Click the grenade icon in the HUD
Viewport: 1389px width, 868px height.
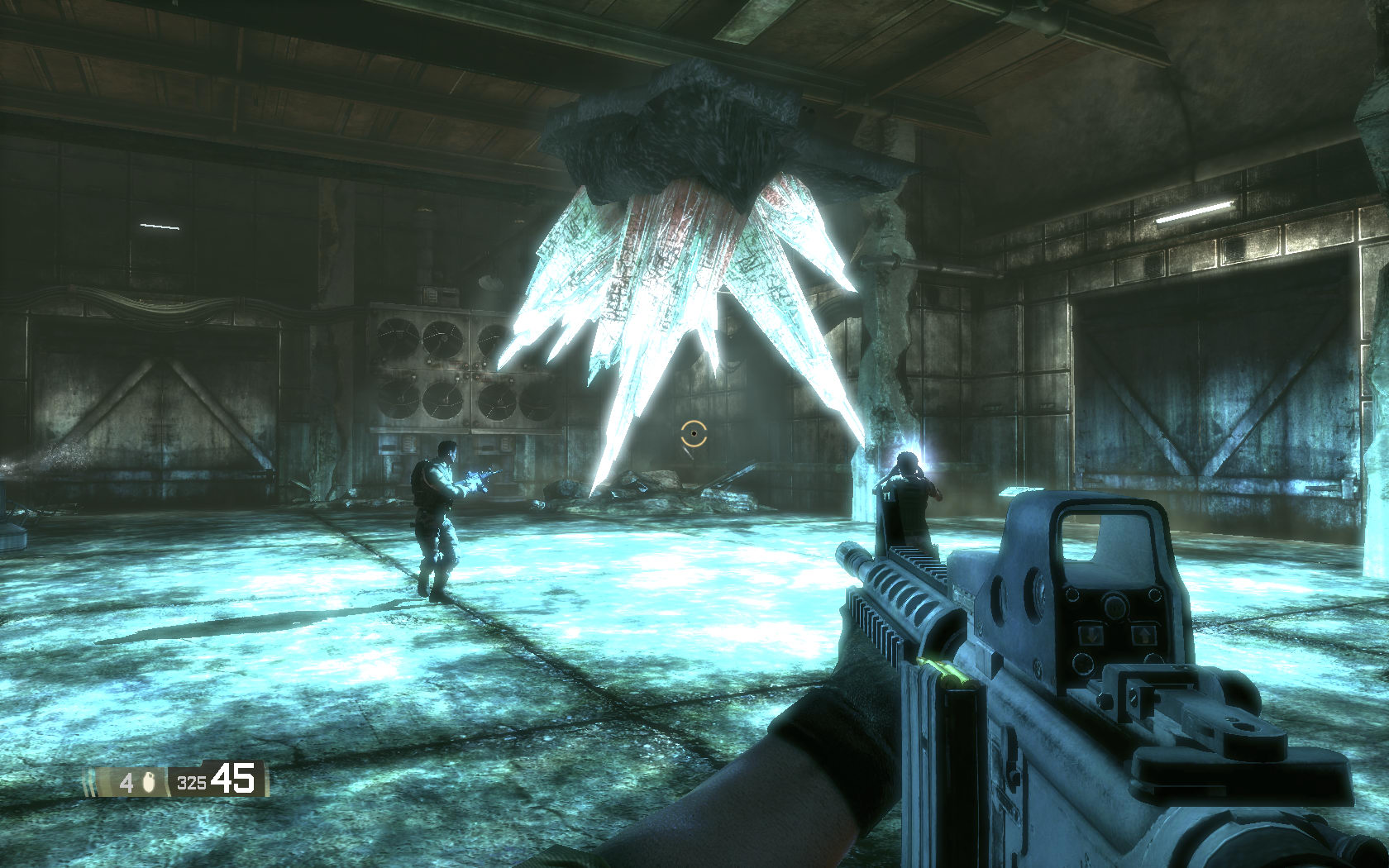150,781
